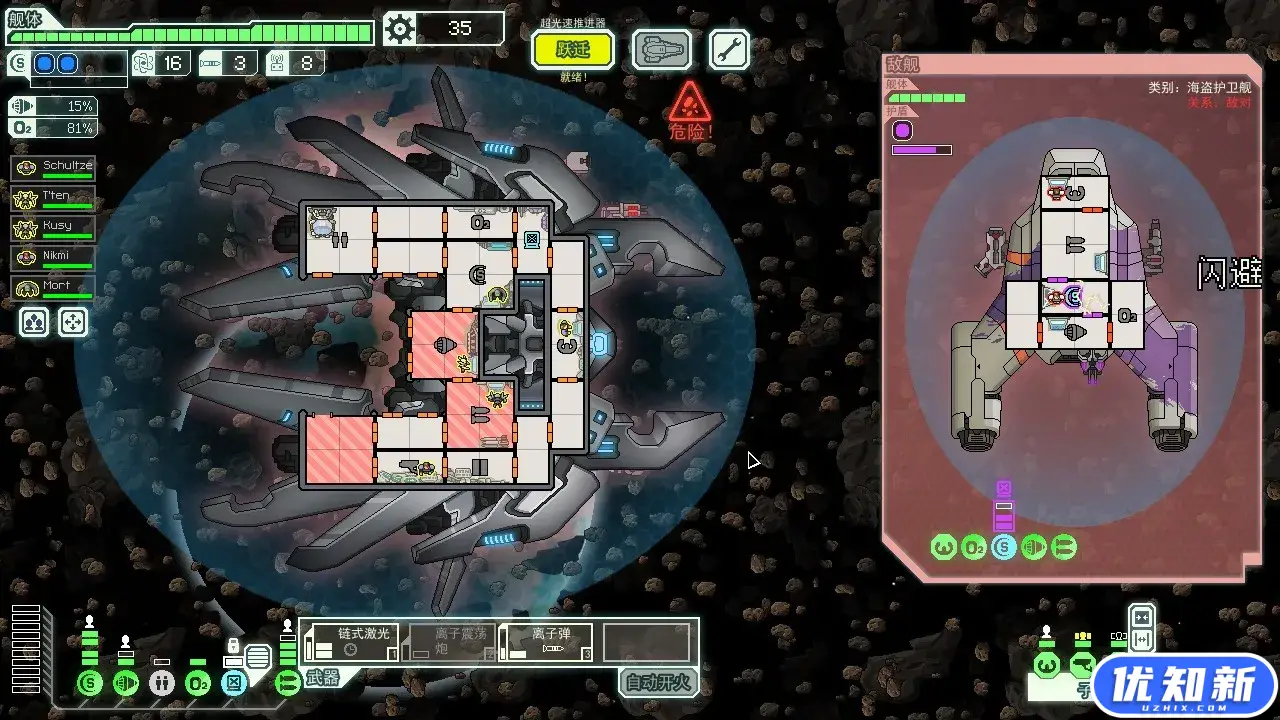The image size is (1280, 720).
Task: Open the wrench options menu
Action: [x=729, y=49]
